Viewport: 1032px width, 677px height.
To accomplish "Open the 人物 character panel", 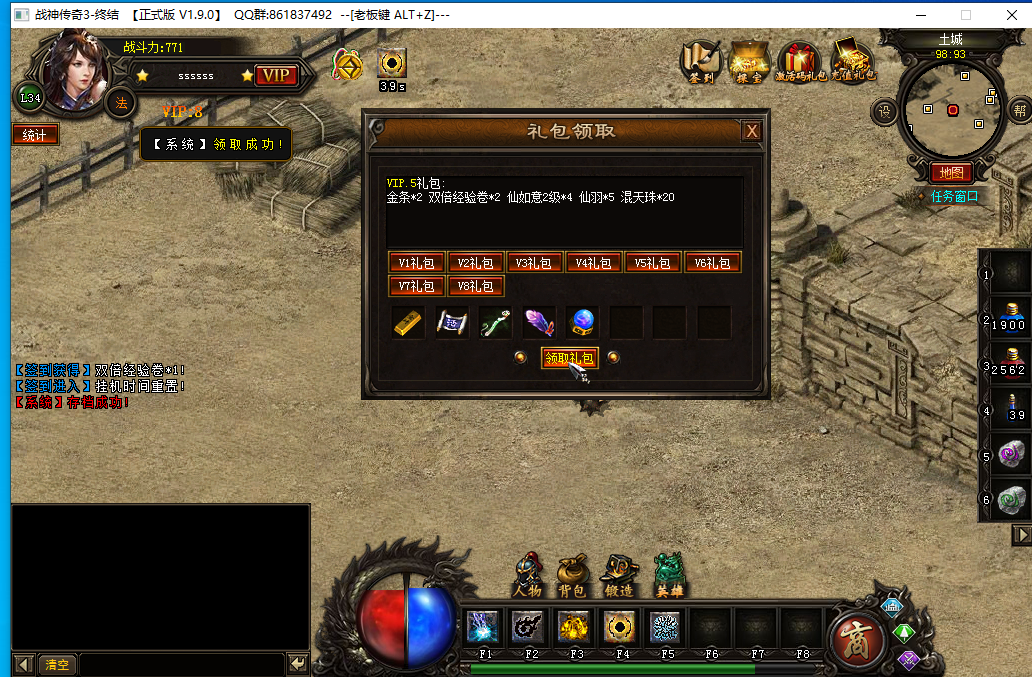I will [527, 577].
